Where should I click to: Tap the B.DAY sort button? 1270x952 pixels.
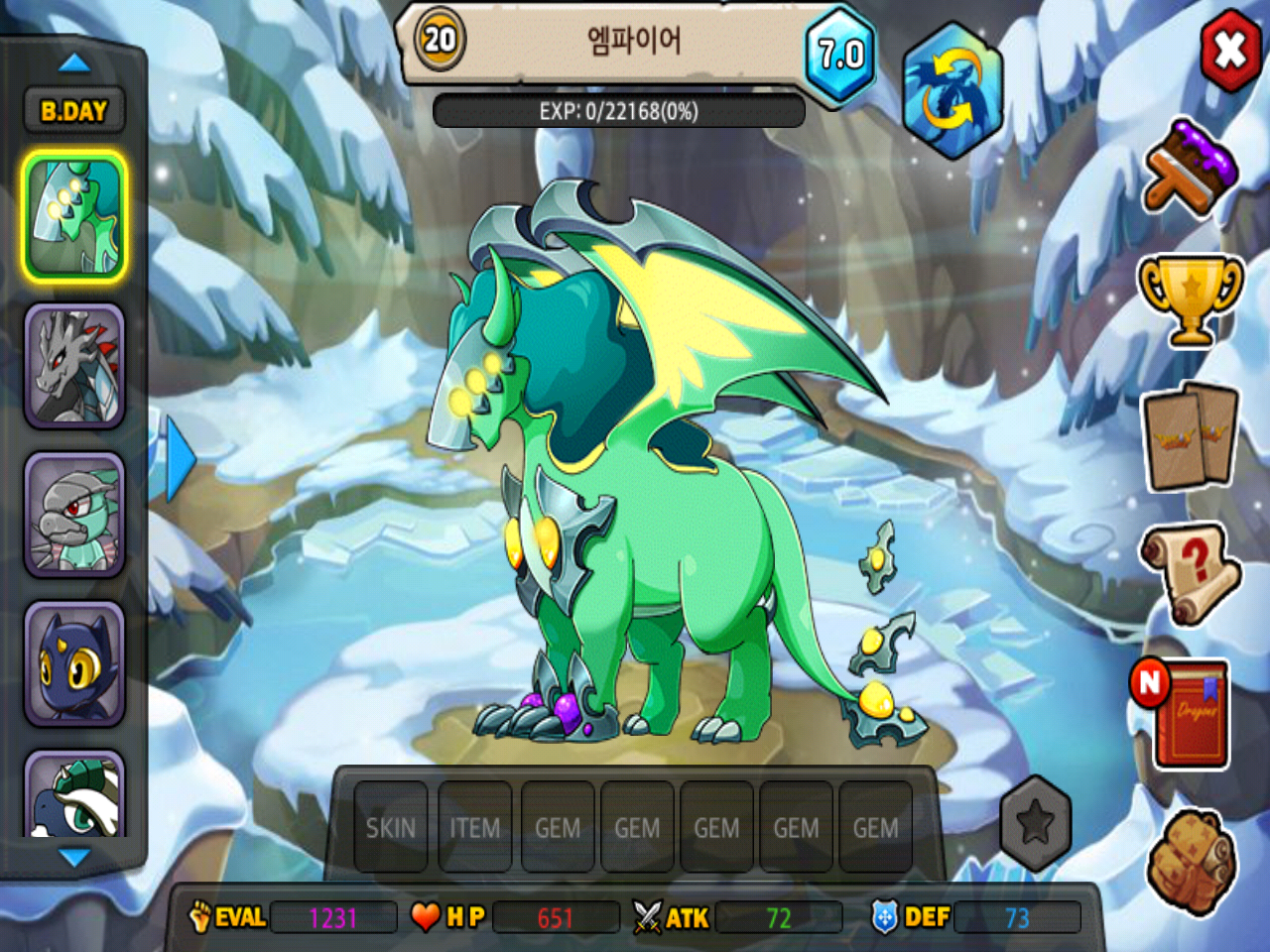[74, 111]
